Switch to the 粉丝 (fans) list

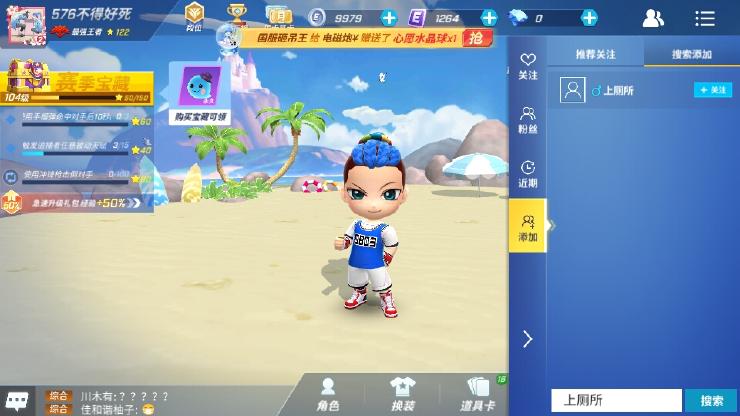point(527,120)
